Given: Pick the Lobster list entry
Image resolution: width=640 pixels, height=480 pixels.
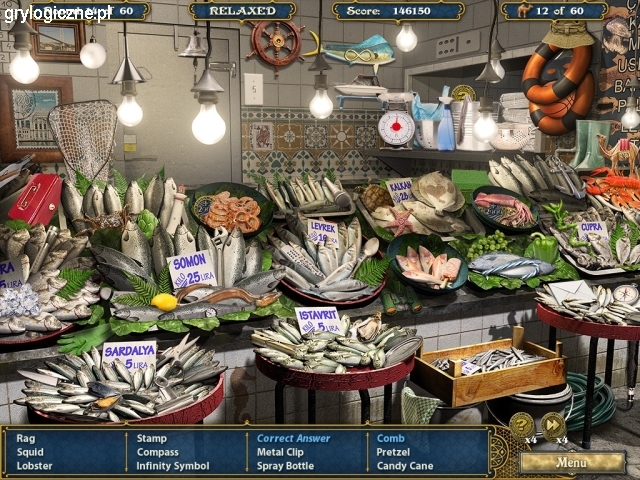Looking at the screenshot, I should coord(36,466).
